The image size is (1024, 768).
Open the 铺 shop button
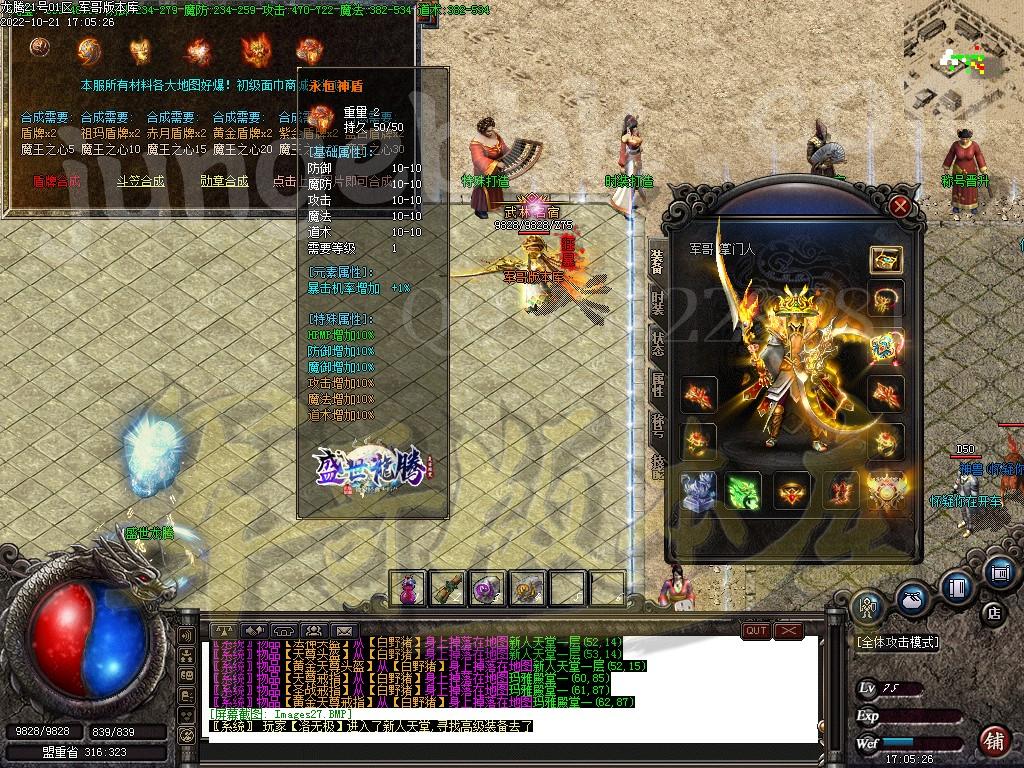[994, 740]
